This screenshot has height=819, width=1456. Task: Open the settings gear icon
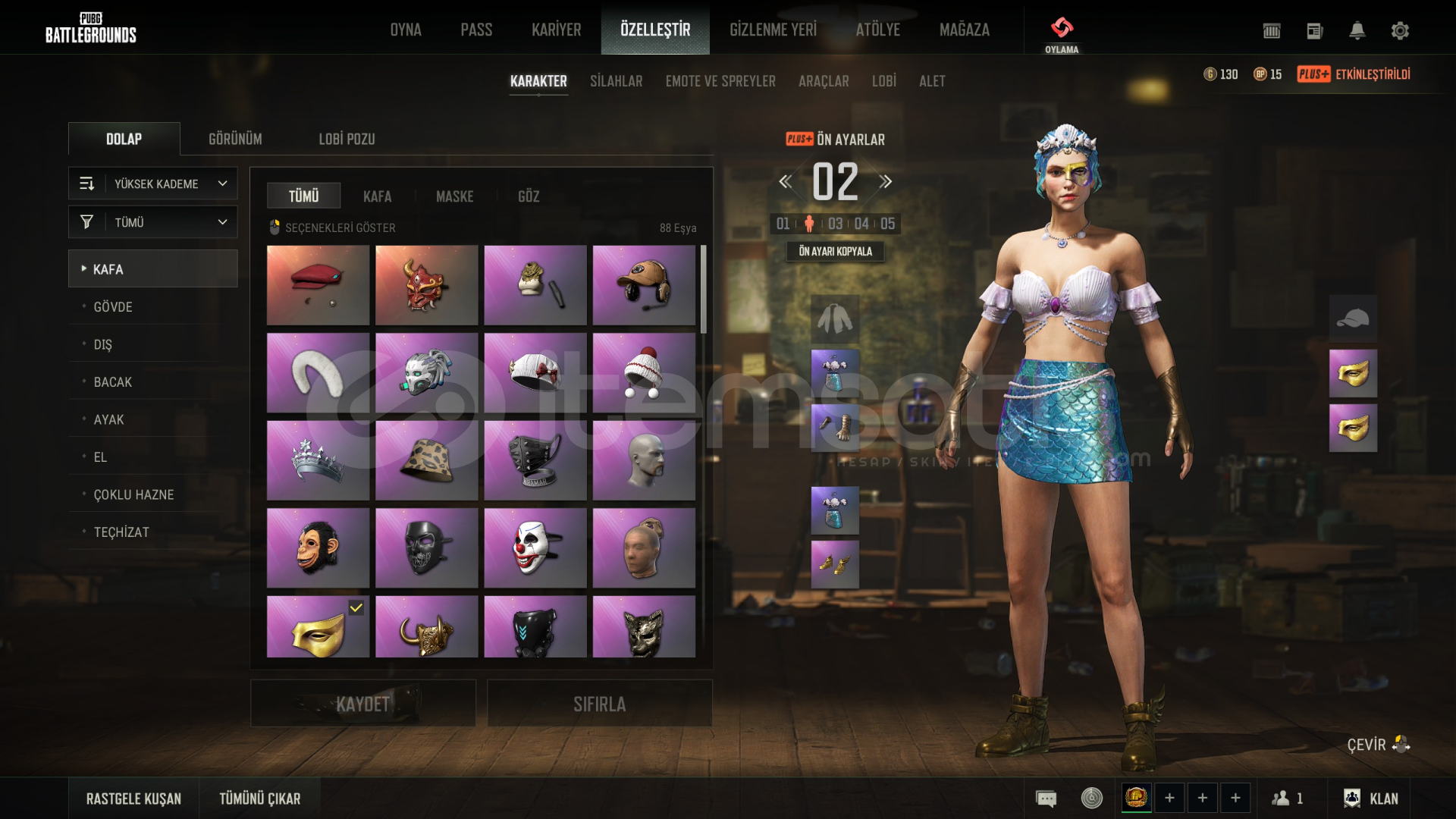[1400, 30]
